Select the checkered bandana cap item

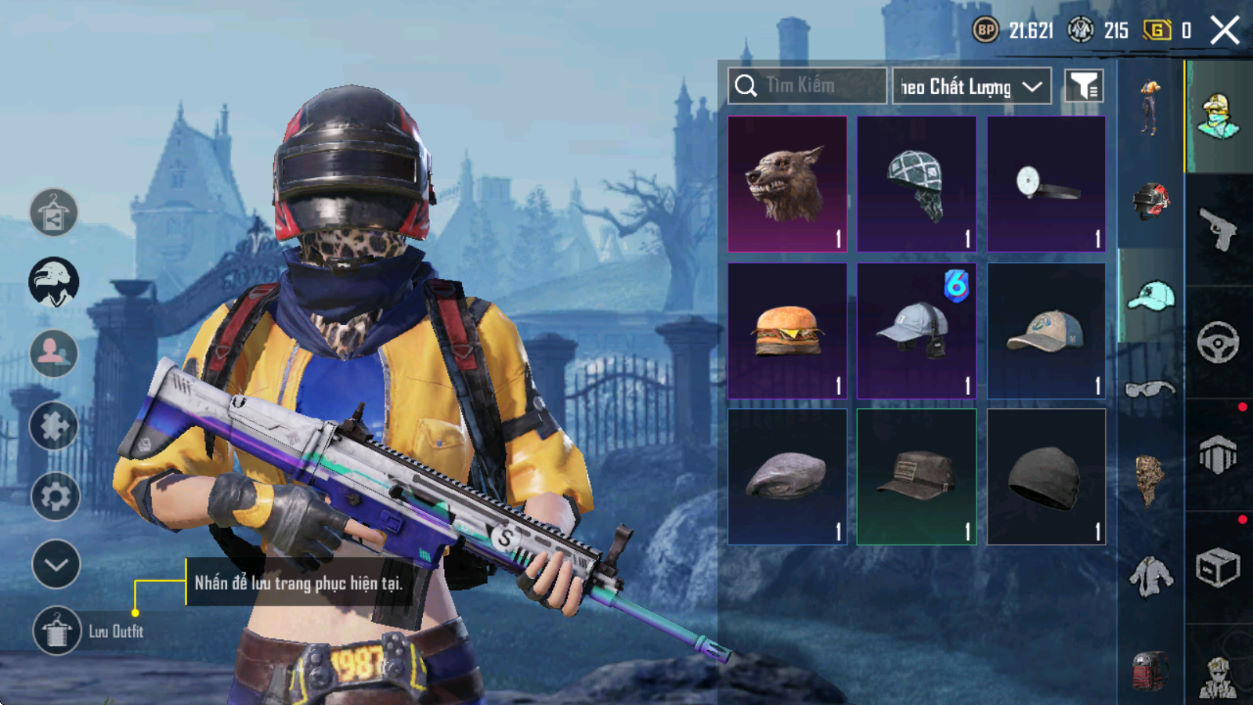(916, 184)
